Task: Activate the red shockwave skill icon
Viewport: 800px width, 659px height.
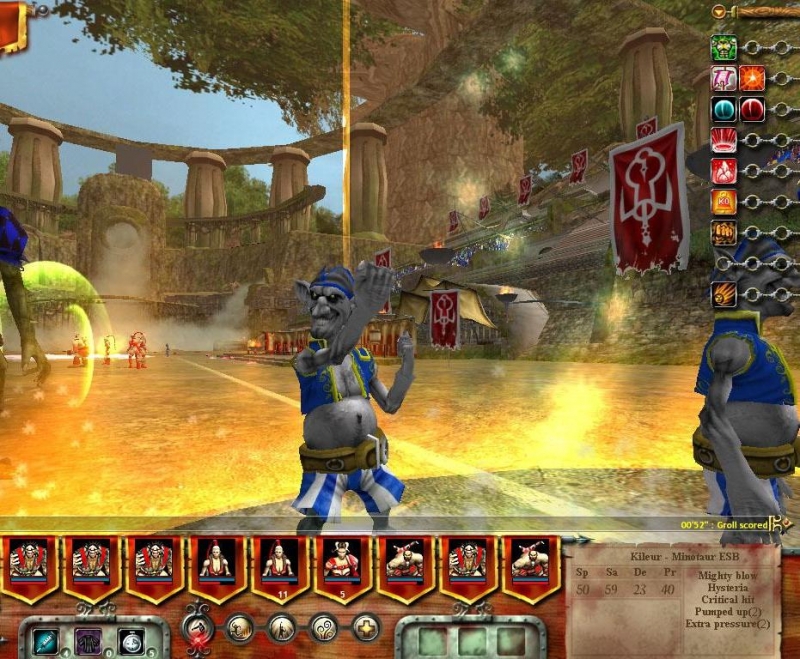Action: point(724,140)
